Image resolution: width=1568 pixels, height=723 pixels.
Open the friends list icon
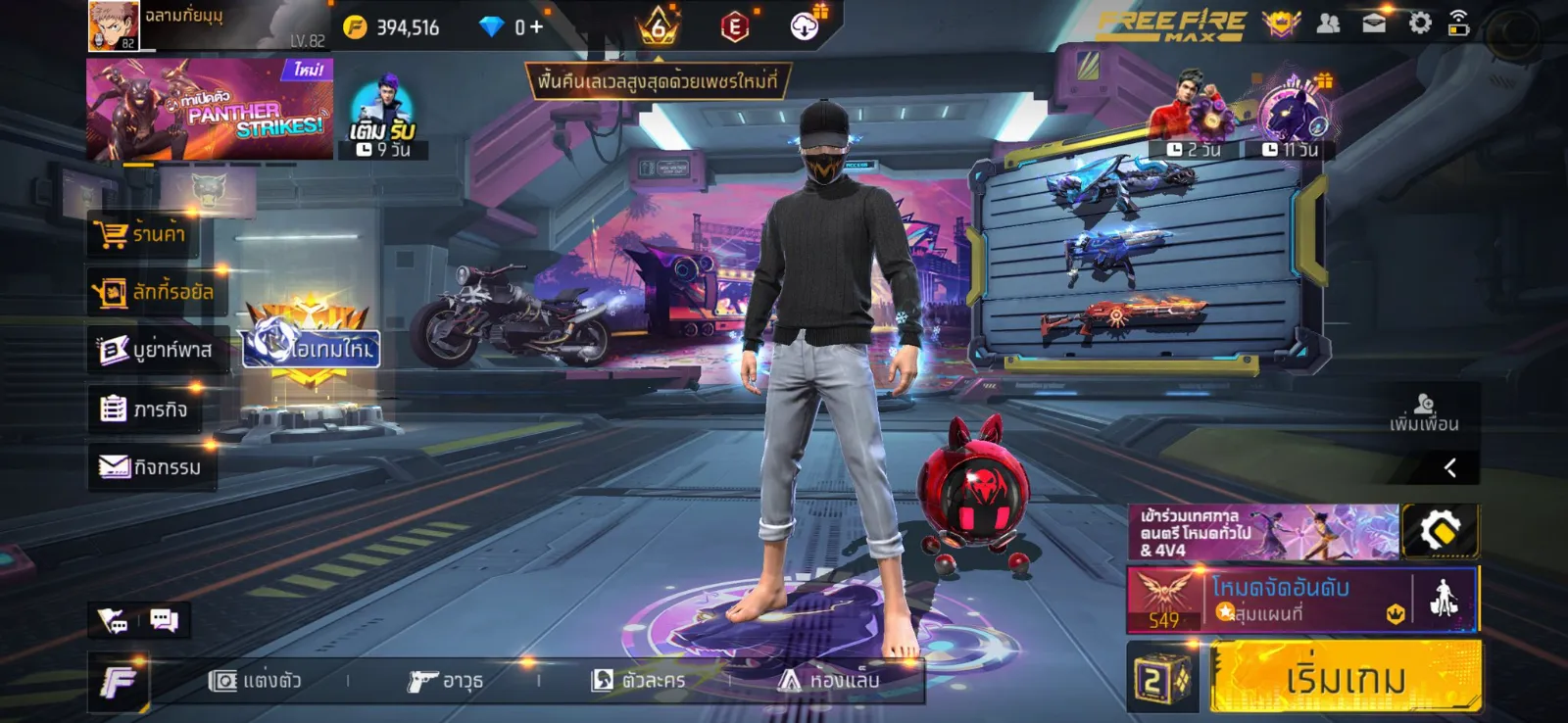(x=1328, y=24)
